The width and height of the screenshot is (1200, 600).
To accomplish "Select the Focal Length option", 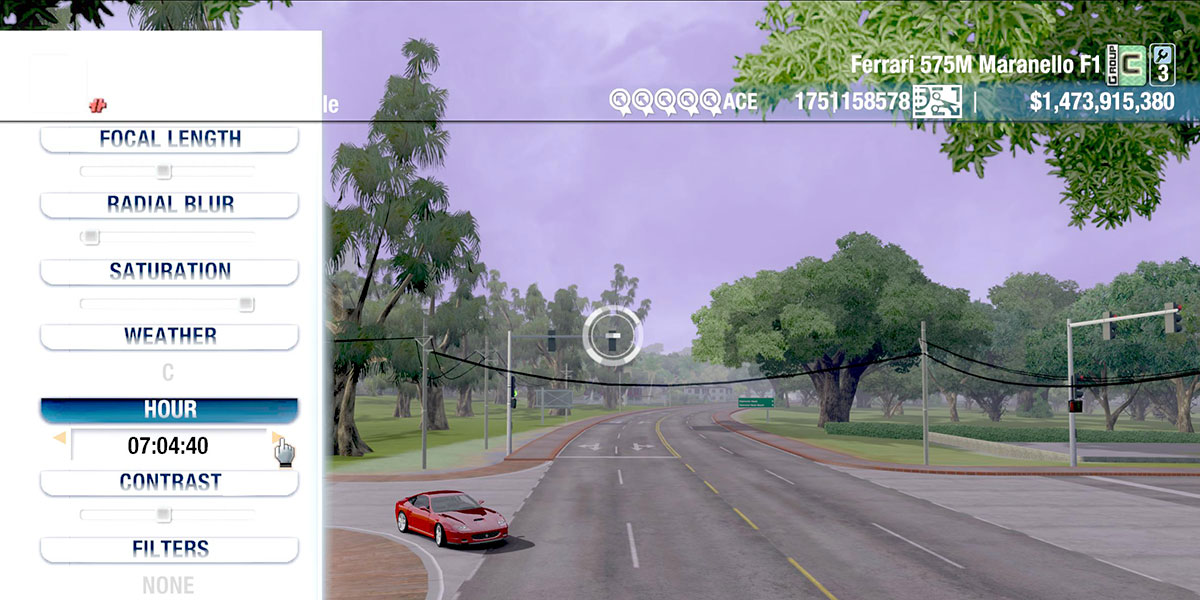I will 169,139.
